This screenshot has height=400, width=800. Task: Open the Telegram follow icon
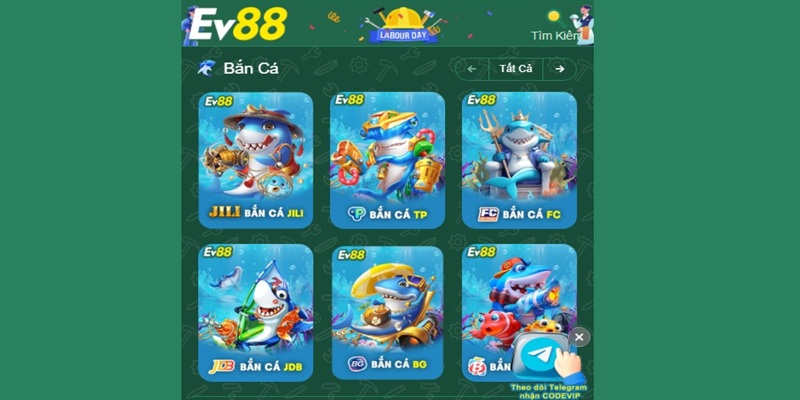[543, 357]
